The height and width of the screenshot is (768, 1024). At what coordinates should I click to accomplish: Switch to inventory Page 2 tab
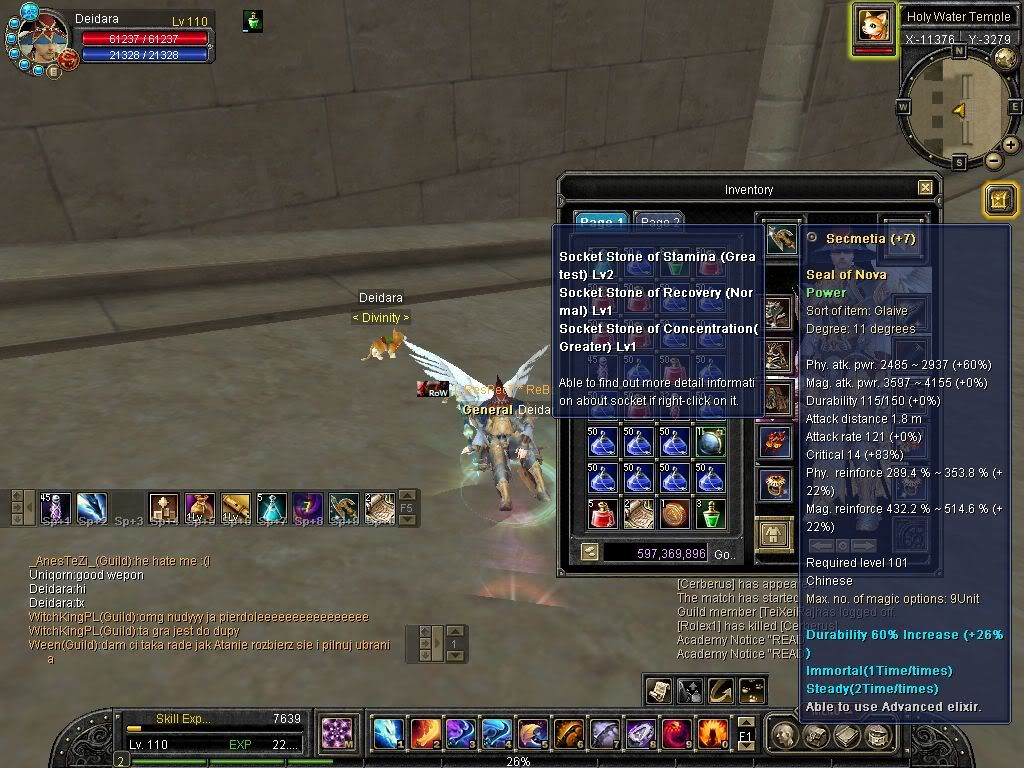point(660,222)
